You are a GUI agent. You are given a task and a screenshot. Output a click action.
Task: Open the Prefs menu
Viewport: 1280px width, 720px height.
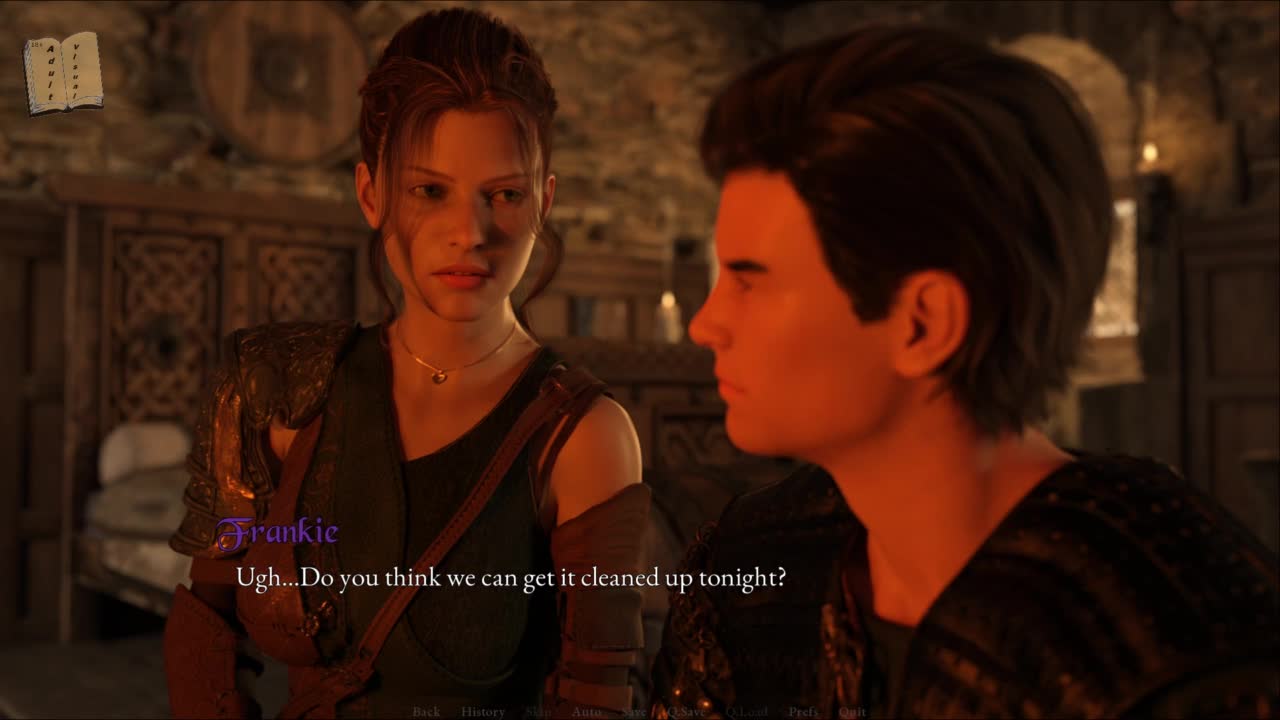coord(804,712)
